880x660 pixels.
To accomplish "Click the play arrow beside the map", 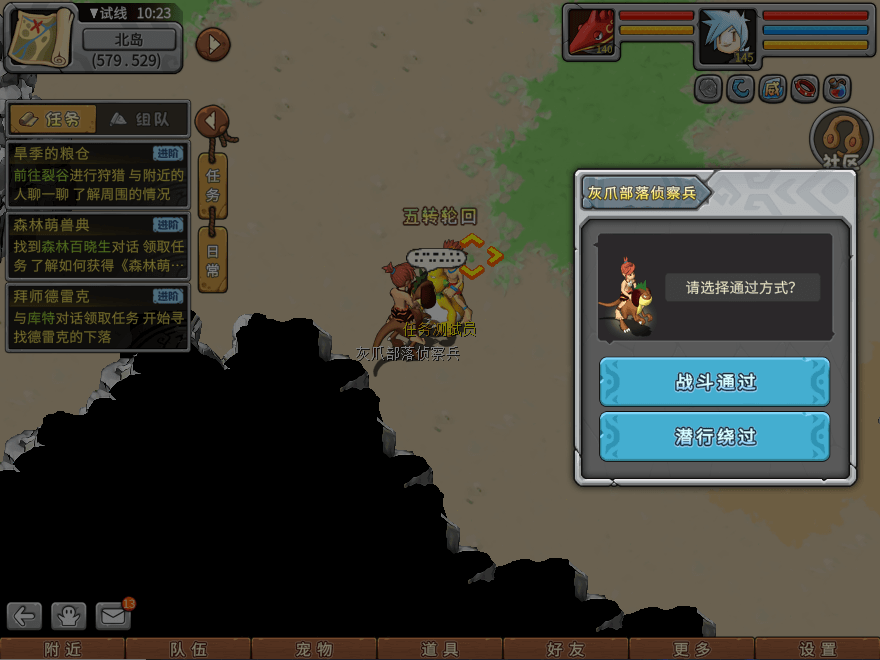I will pyautogui.click(x=213, y=44).
